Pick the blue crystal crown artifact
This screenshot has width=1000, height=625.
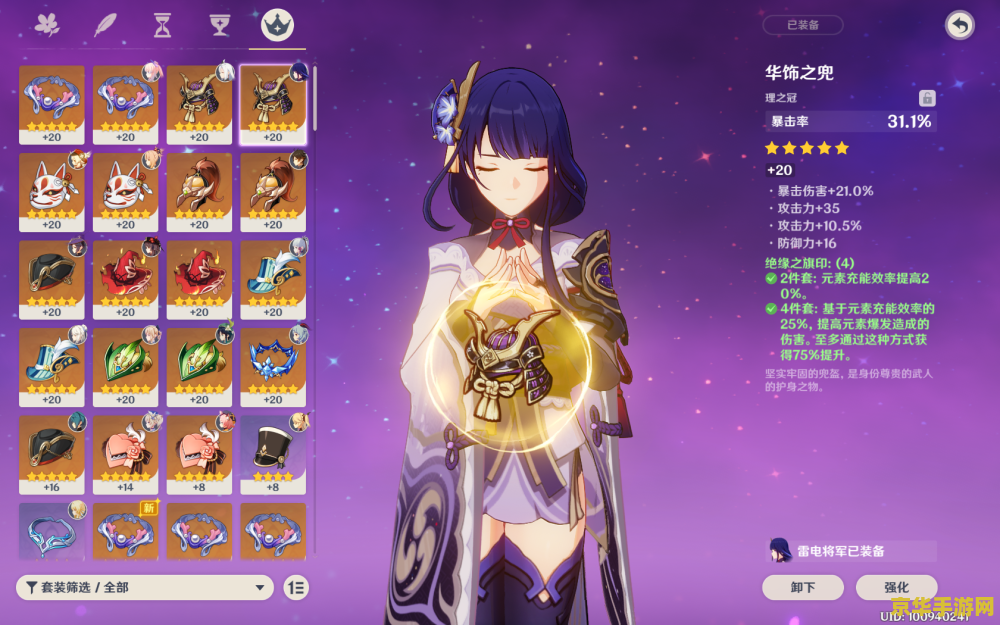273,365
